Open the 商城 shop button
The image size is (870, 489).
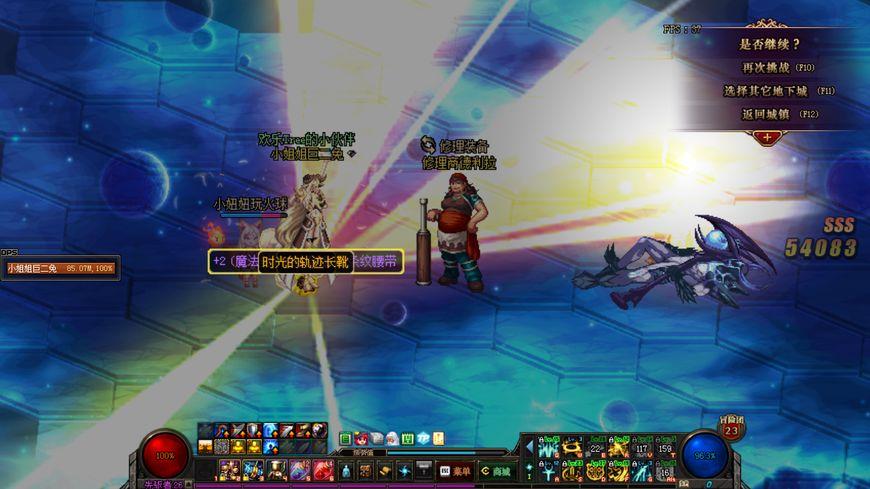pos(495,470)
